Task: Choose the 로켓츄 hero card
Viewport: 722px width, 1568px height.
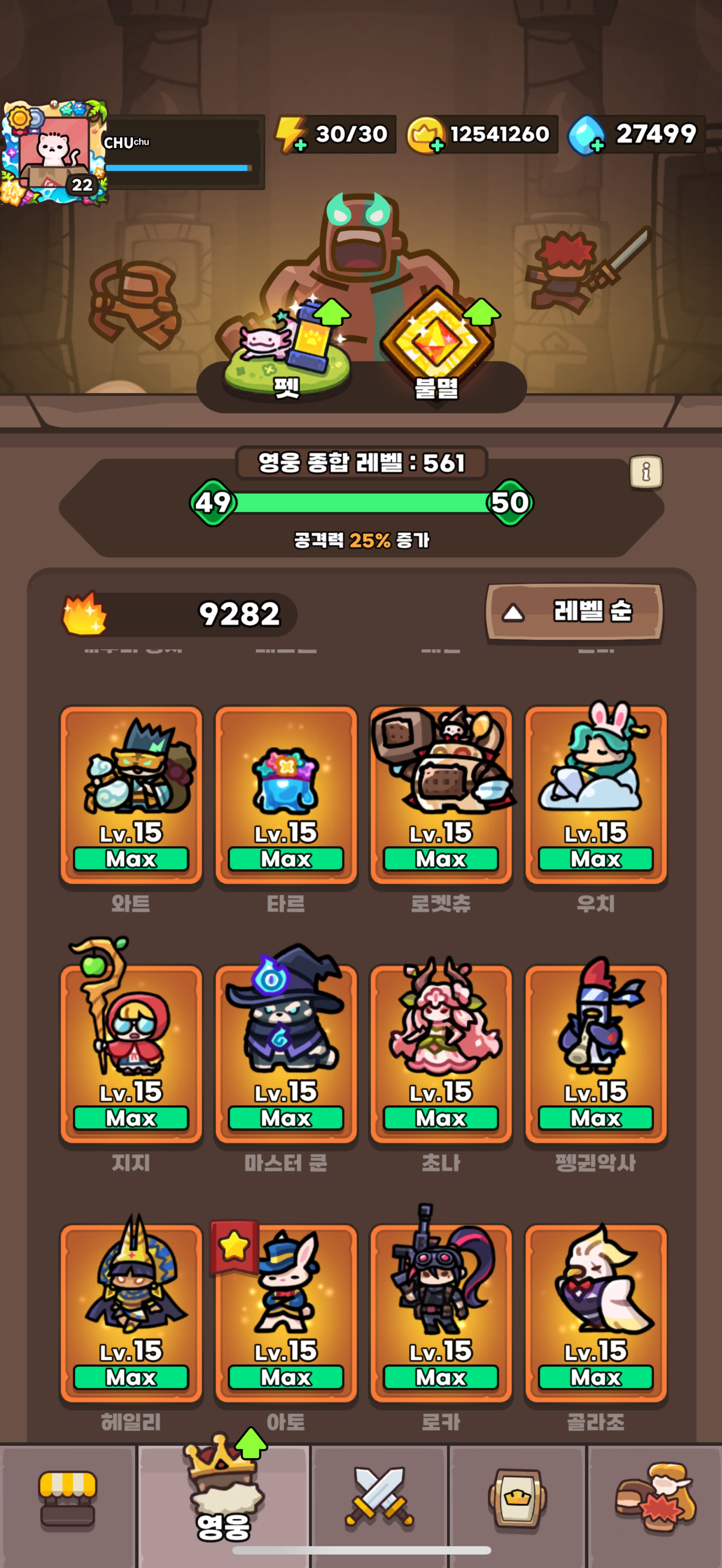Action: point(441,794)
